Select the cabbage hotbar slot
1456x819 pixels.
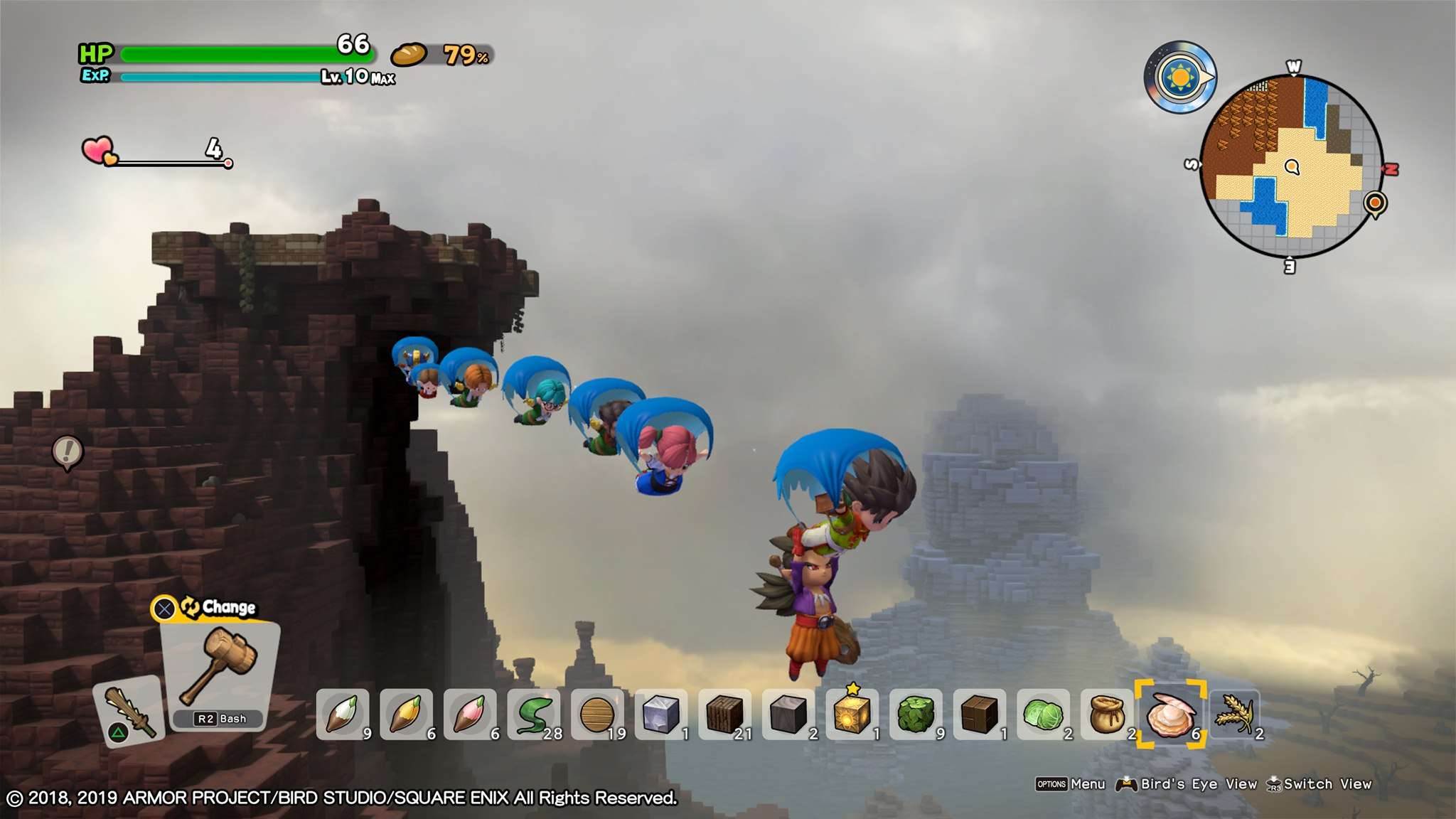1043,714
